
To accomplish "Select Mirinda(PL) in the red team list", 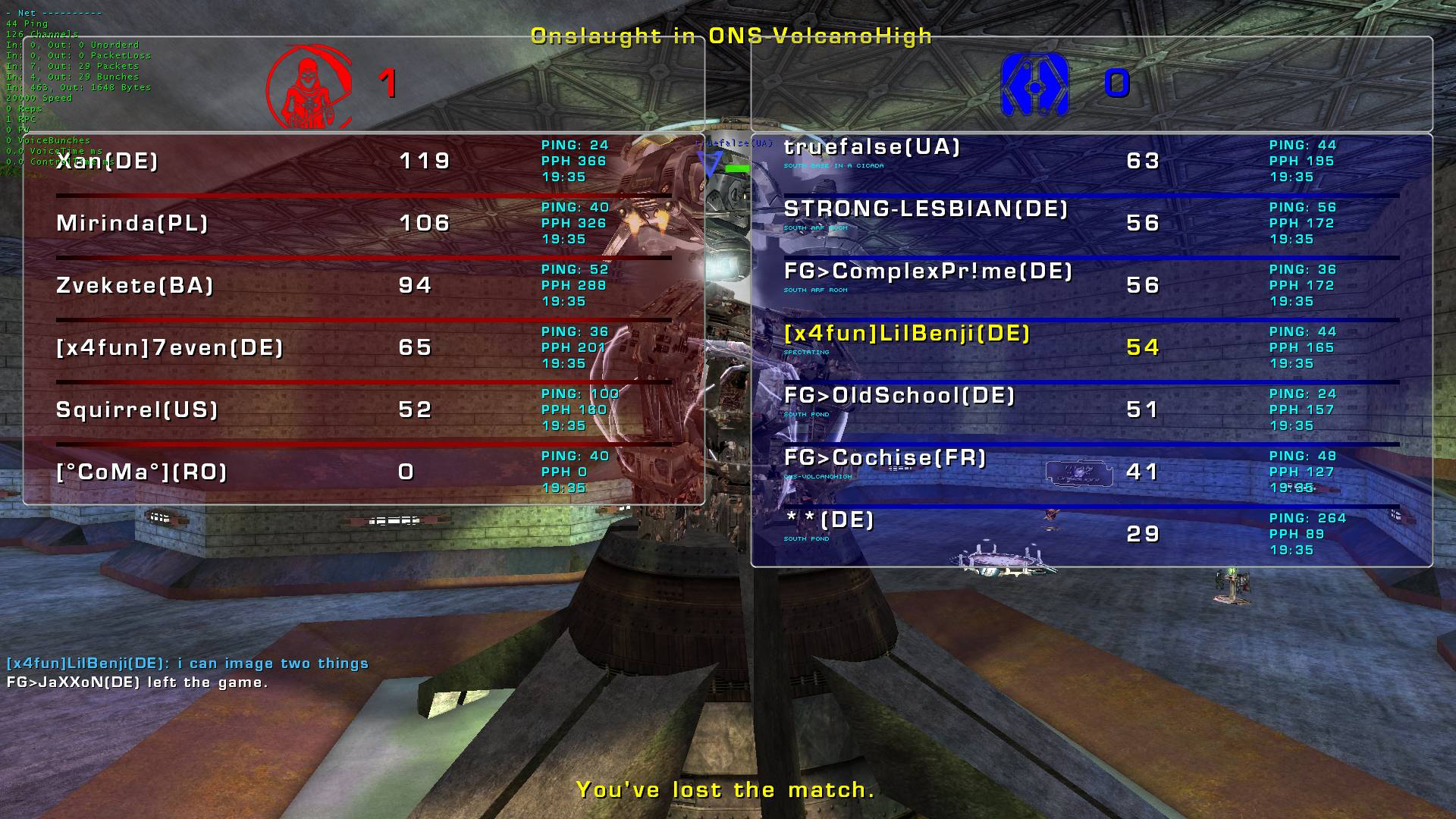I will click(x=132, y=223).
